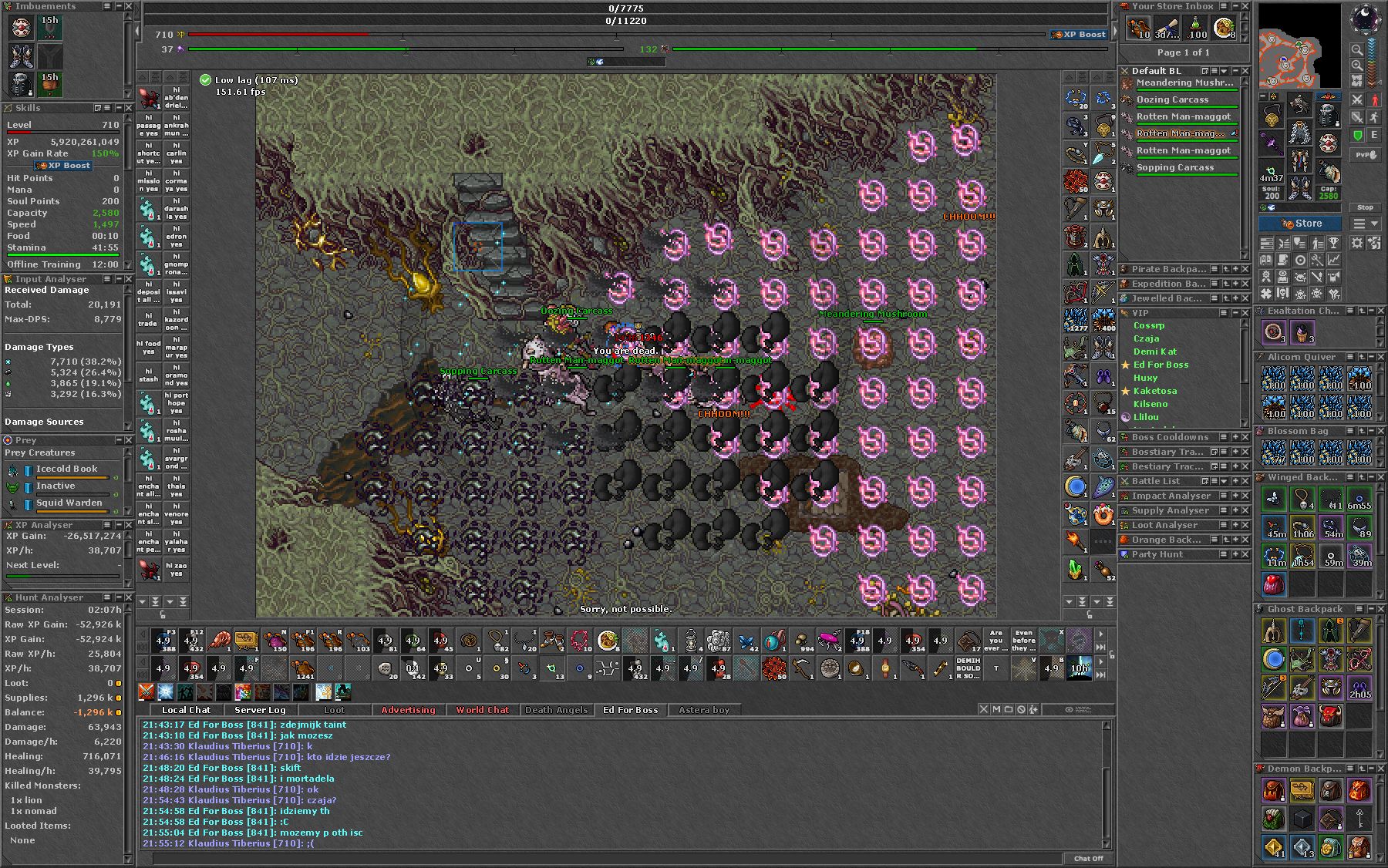Image resolution: width=1388 pixels, height=868 pixels.
Task: Toggle the Chat Off button
Action: tap(1088, 858)
